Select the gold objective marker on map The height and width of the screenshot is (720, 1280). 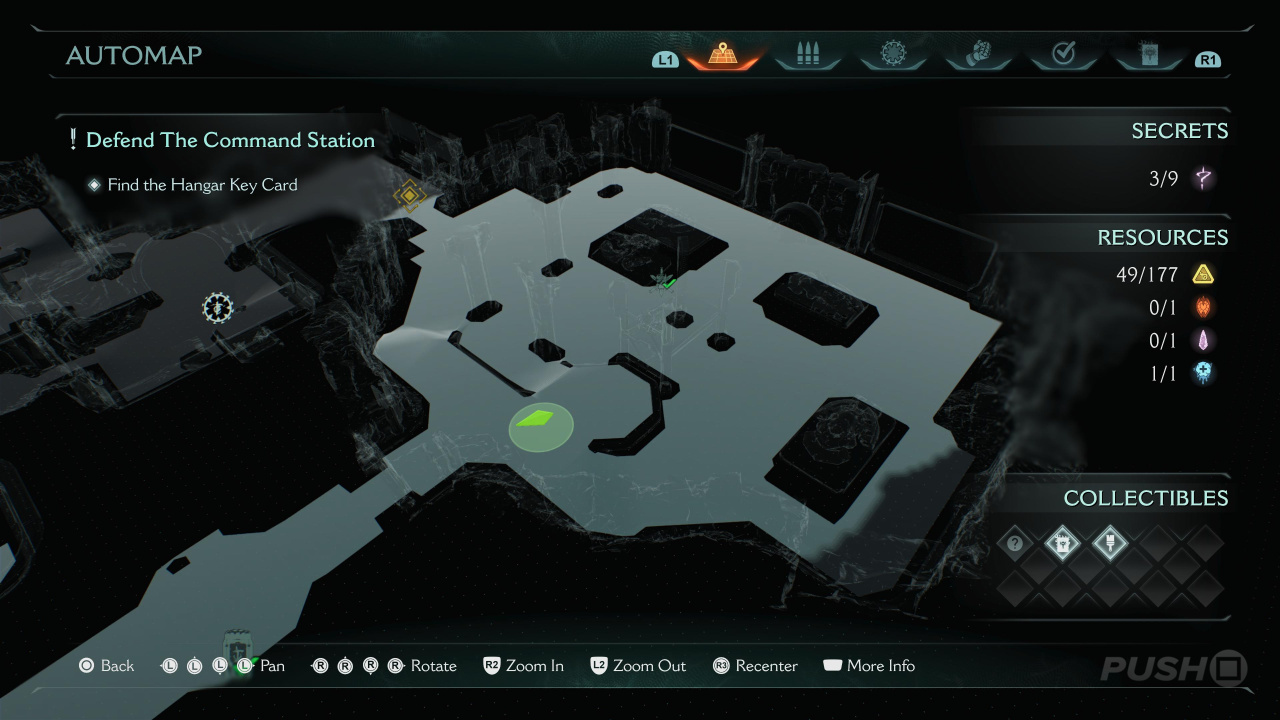[x=408, y=194]
